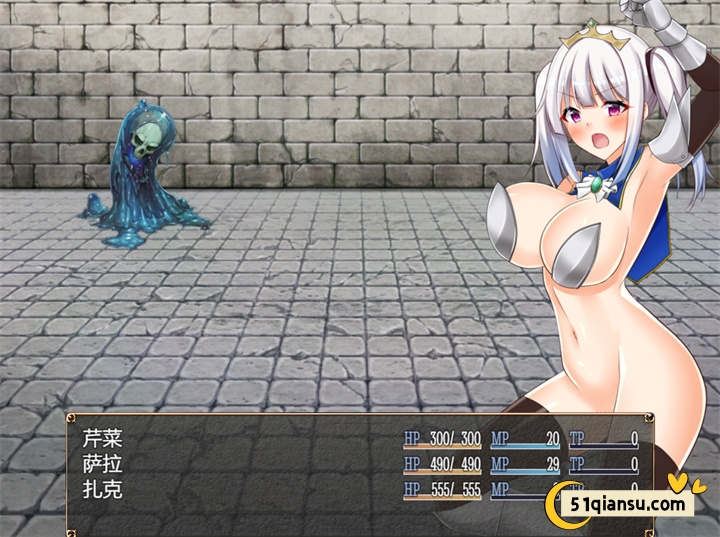Pick 扎克 from the party list
The image size is (720, 537).
(103, 490)
